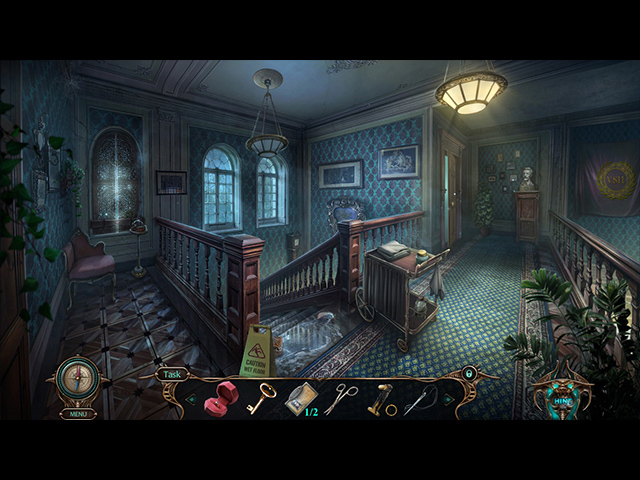Select the brass handle and ring item
Image resolution: width=640 pixels, height=480 pixels.
coord(381,400)
